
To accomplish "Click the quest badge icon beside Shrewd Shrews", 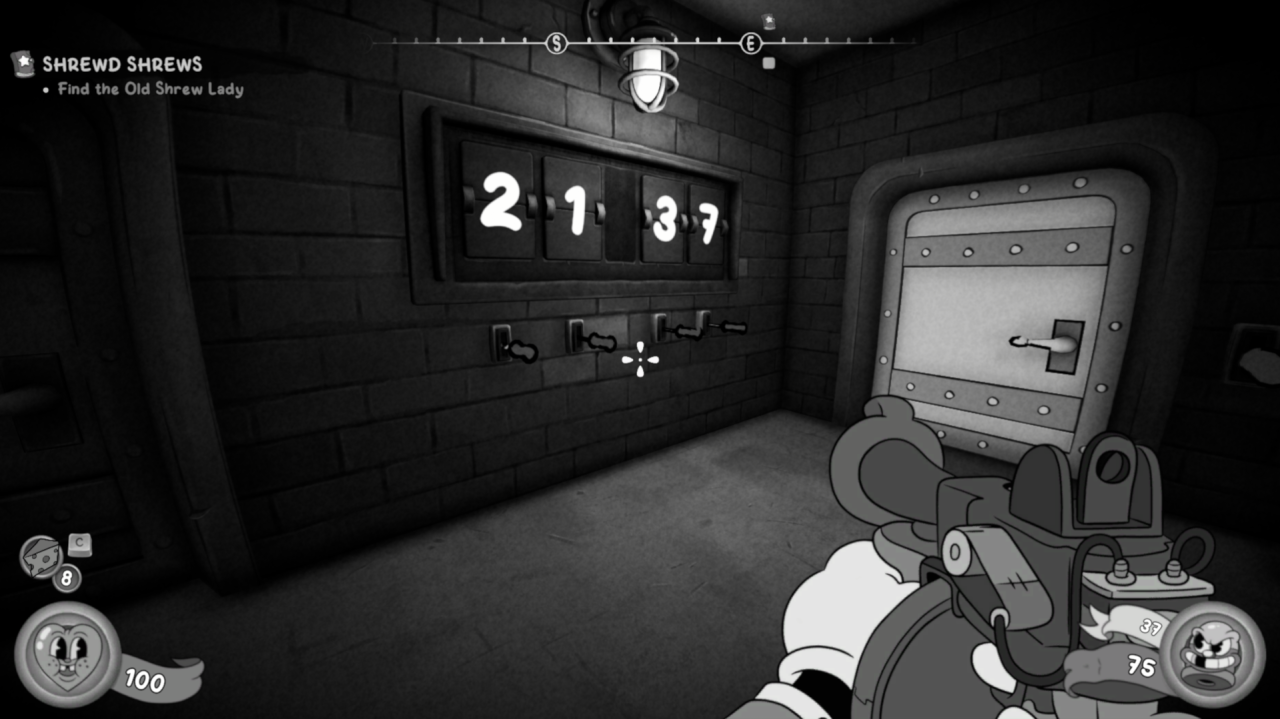I will [22, 64].
